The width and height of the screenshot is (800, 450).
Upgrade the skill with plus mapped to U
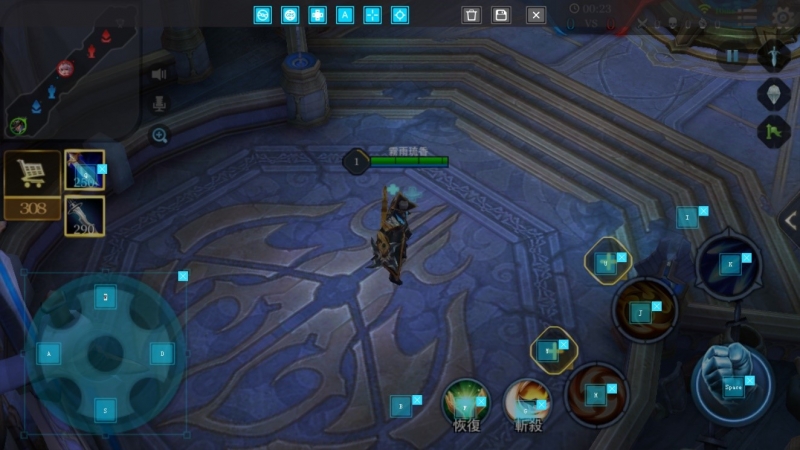607,262
